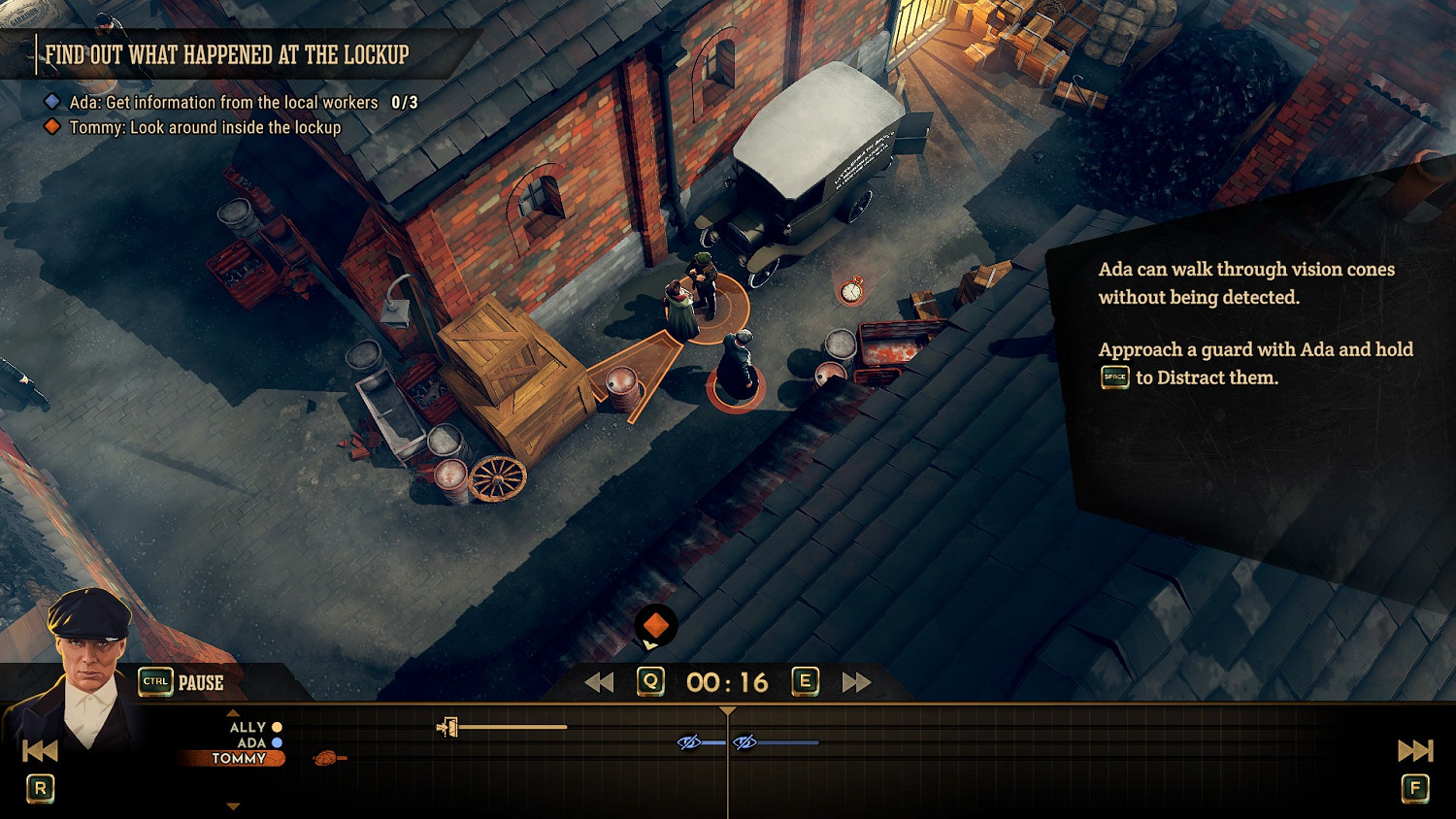1456x819 pixels.
Task: Select the Ally row in the timeline
Action: coord(248,727)
